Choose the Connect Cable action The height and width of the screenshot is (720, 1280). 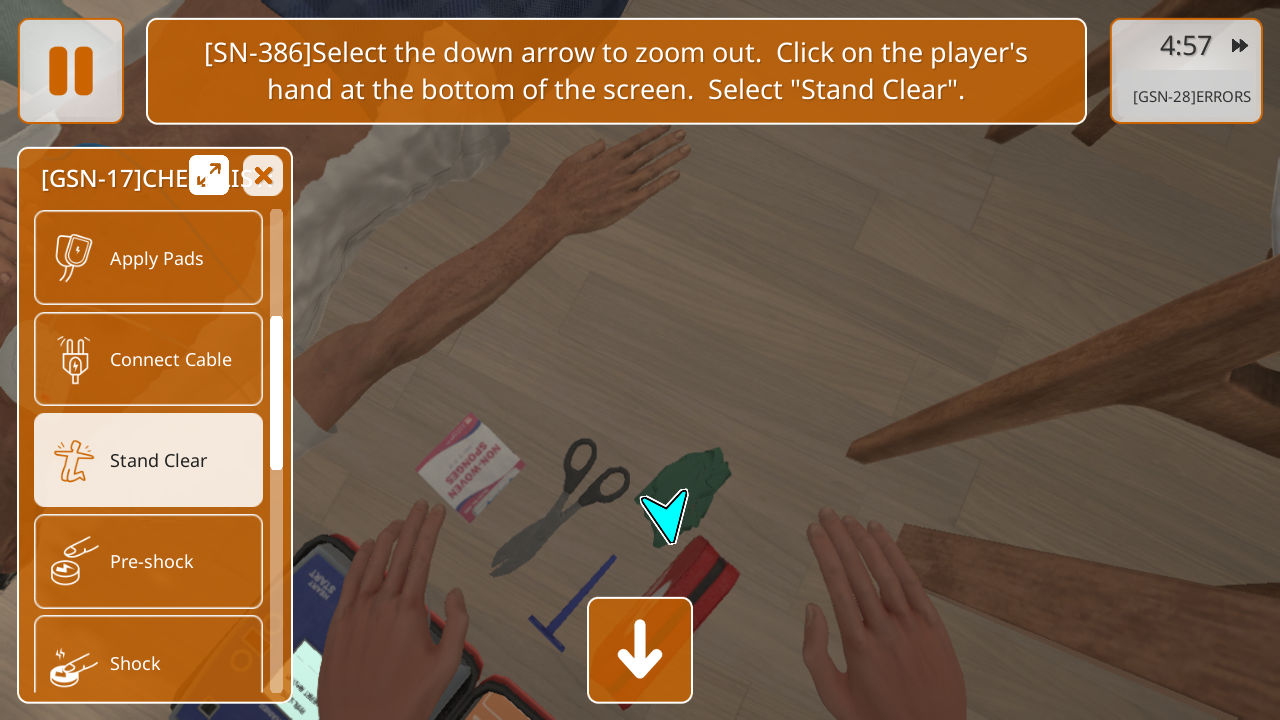point(149,359)
